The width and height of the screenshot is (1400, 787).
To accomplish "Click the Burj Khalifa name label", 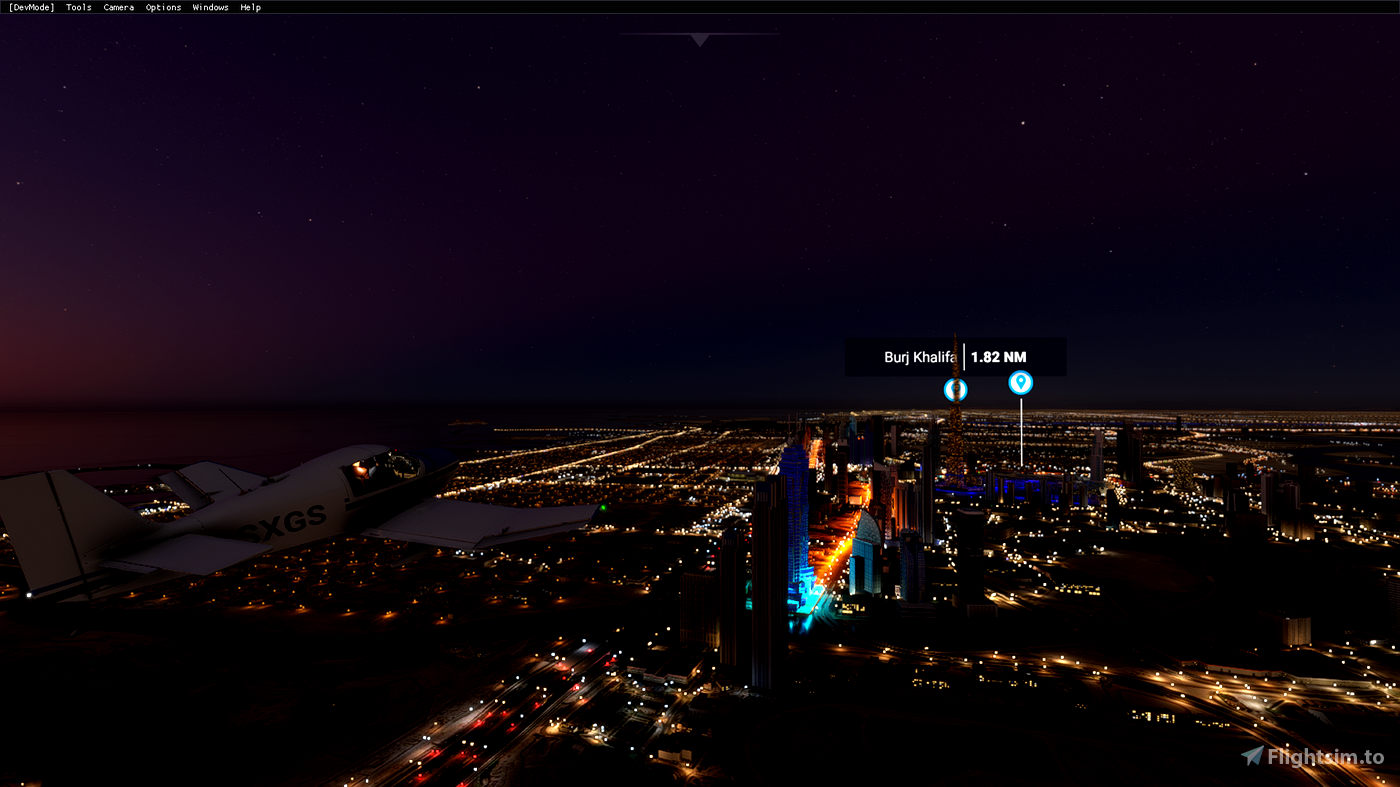I will (920, 356).
